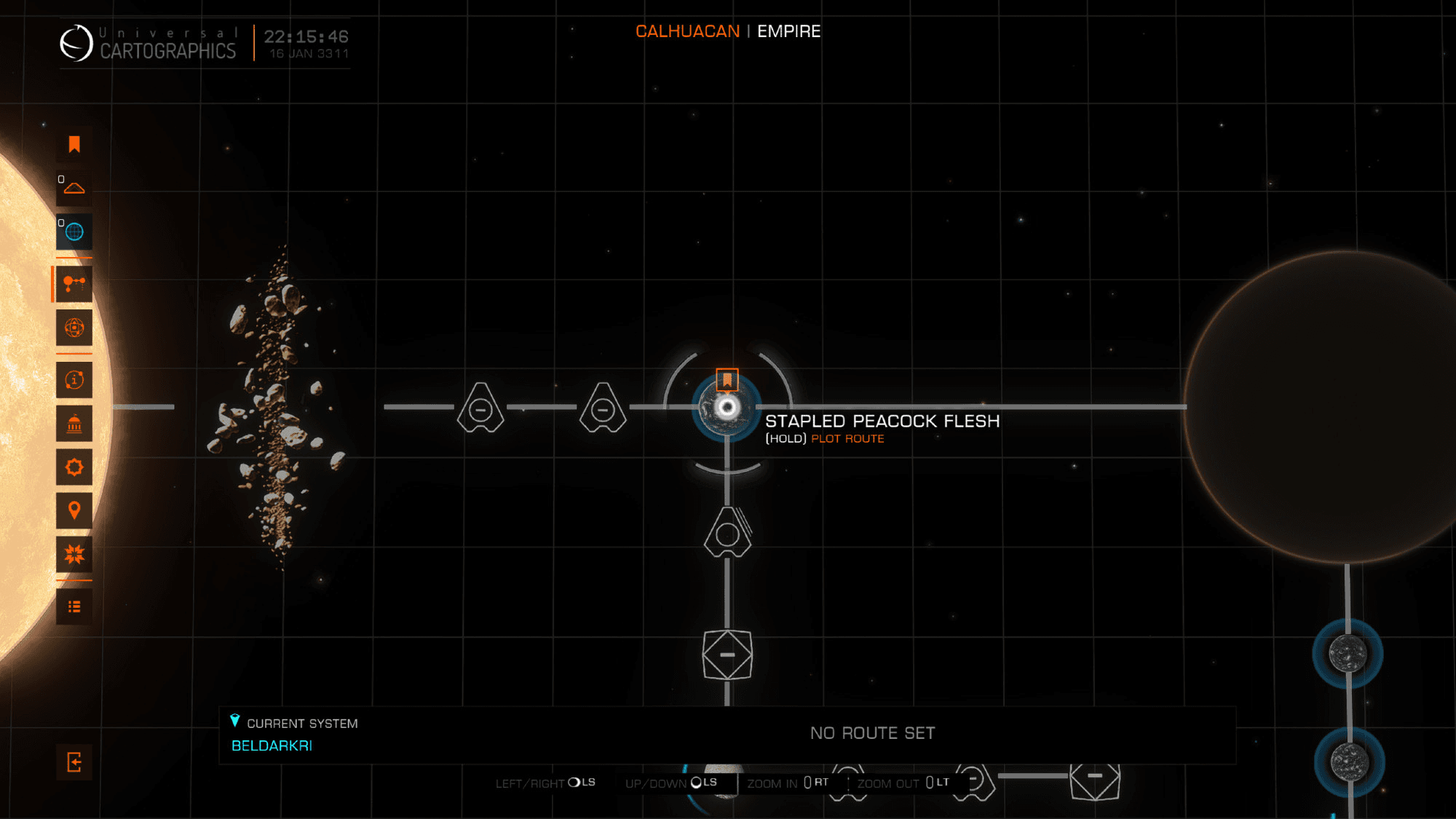1456x819 pixels.
Task: Open the system information panel
Action: click(x=74, y=380)
